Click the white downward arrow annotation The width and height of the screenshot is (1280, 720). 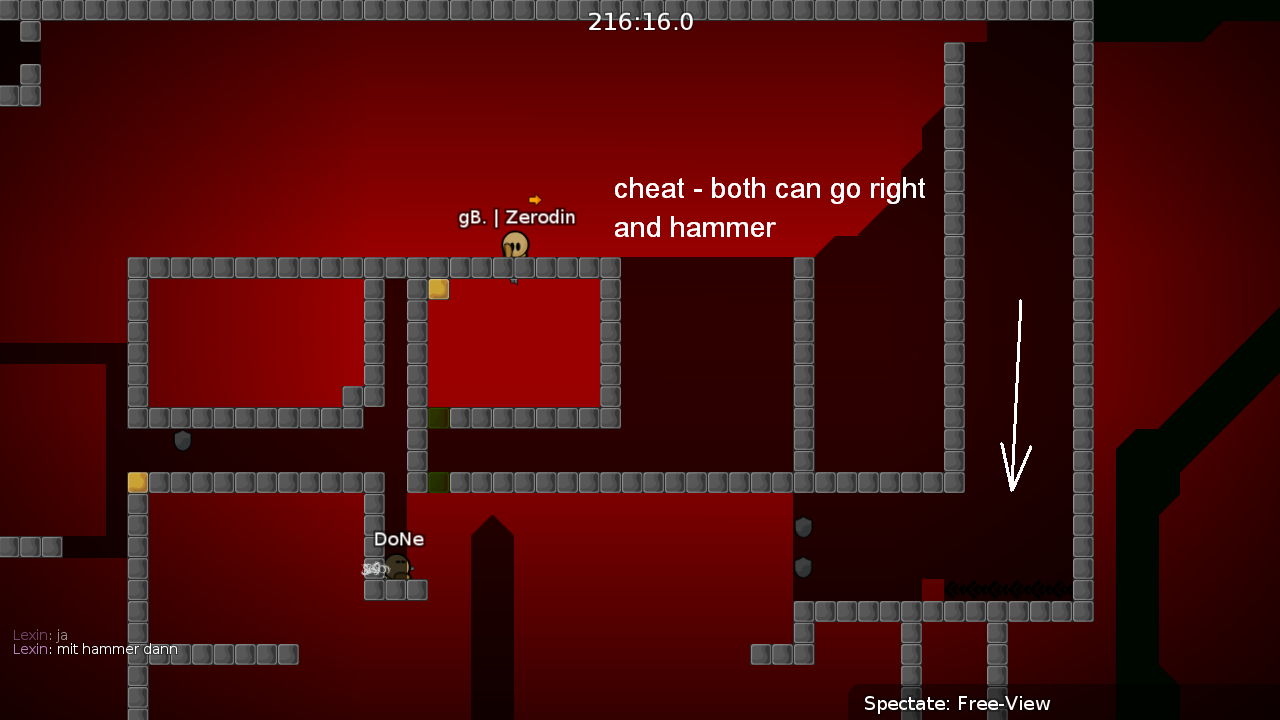(1016, 390)
